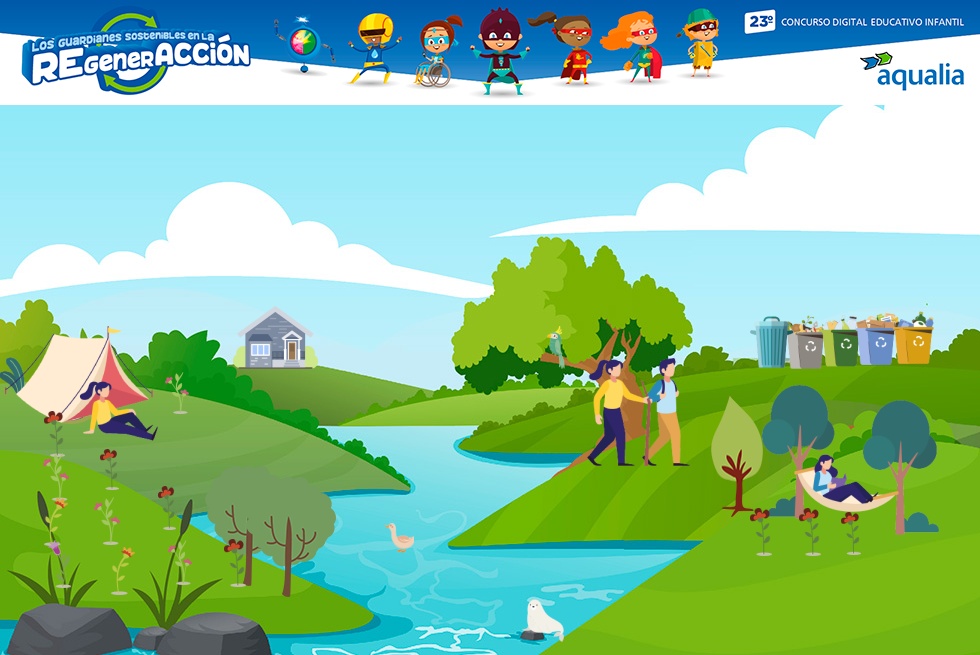Click the REgenerACCIÓN game logo
980x655 pixels.
click(x=137, y=56)
